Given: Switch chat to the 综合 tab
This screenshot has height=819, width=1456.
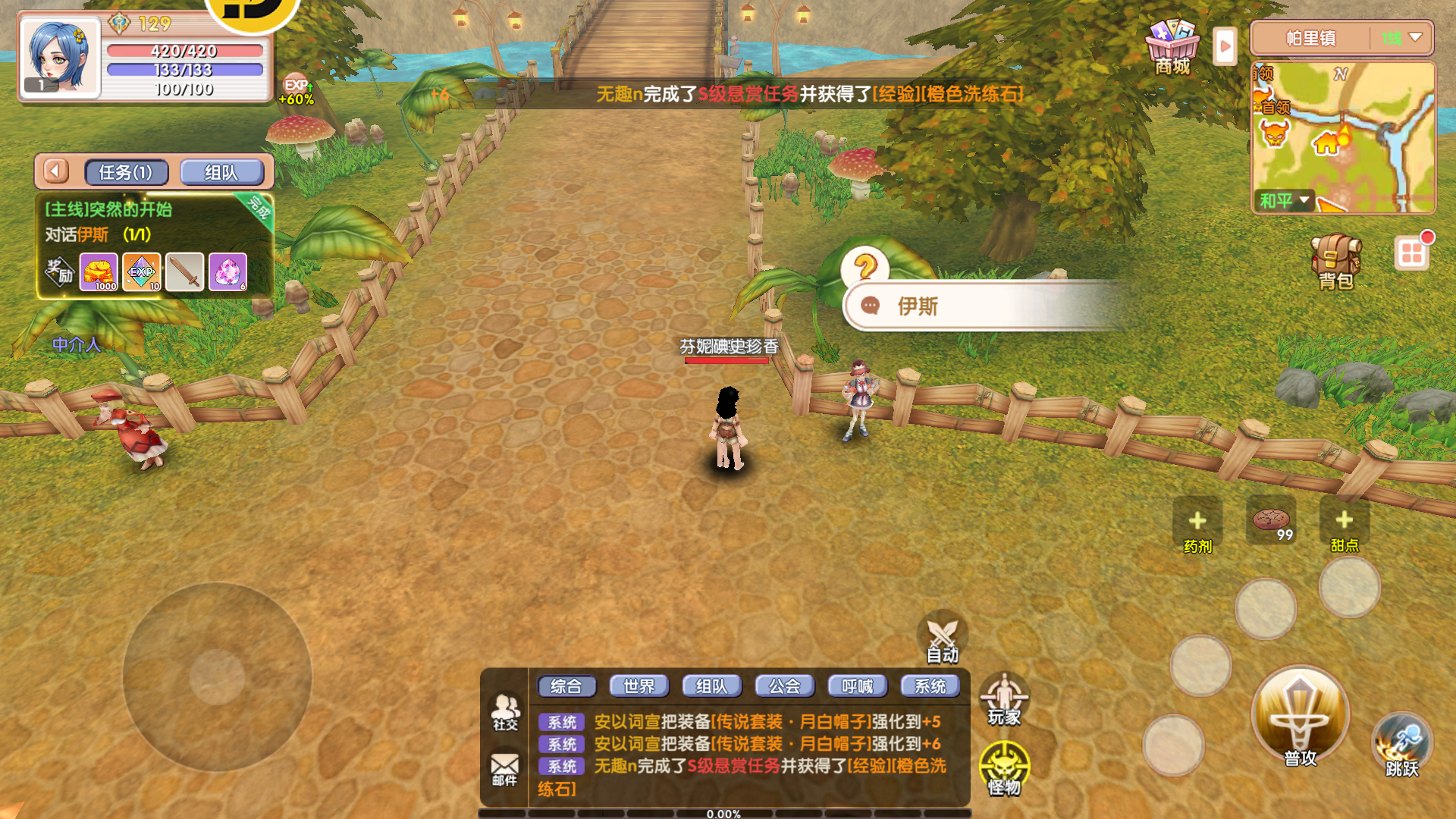Looking at the screenshot, I should click(566, 686).
